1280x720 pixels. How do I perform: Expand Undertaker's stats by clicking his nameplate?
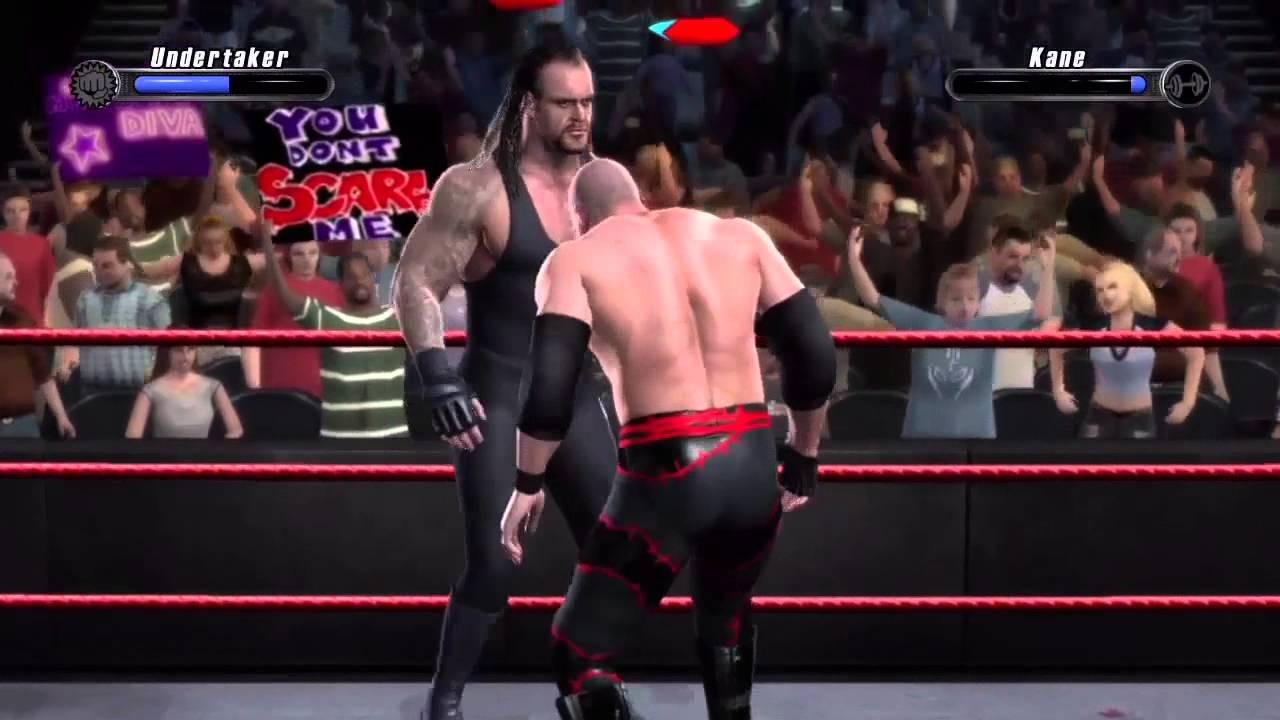click(218, 58)
